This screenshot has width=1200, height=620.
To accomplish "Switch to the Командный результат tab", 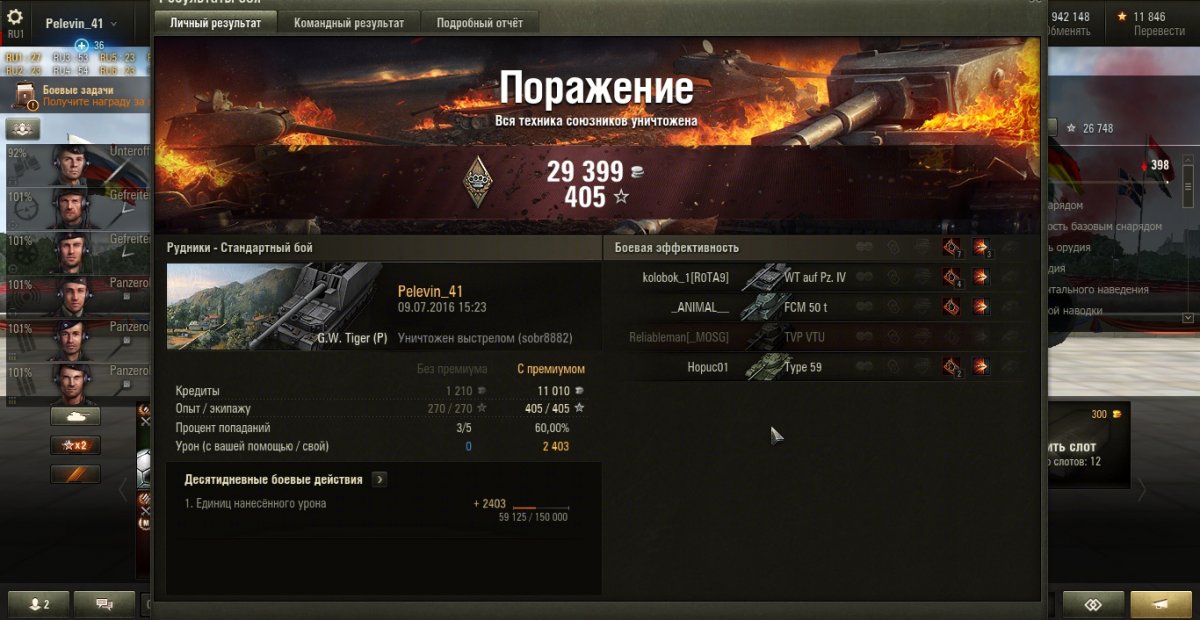I will click(x=349, y=23).
